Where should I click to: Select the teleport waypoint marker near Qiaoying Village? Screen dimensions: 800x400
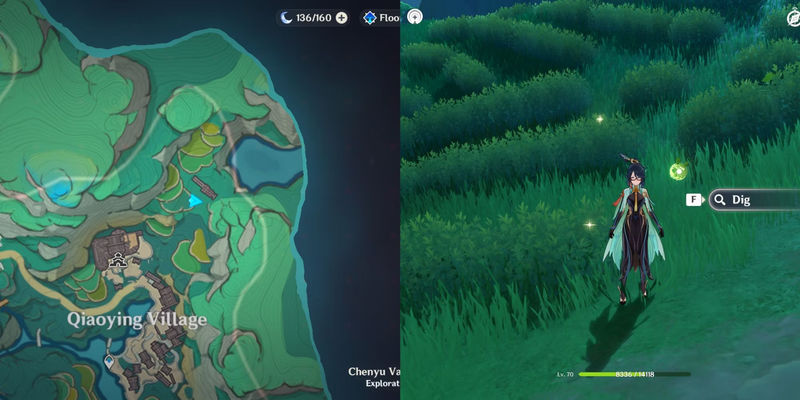pyautogui.click(x=109, y=360)
